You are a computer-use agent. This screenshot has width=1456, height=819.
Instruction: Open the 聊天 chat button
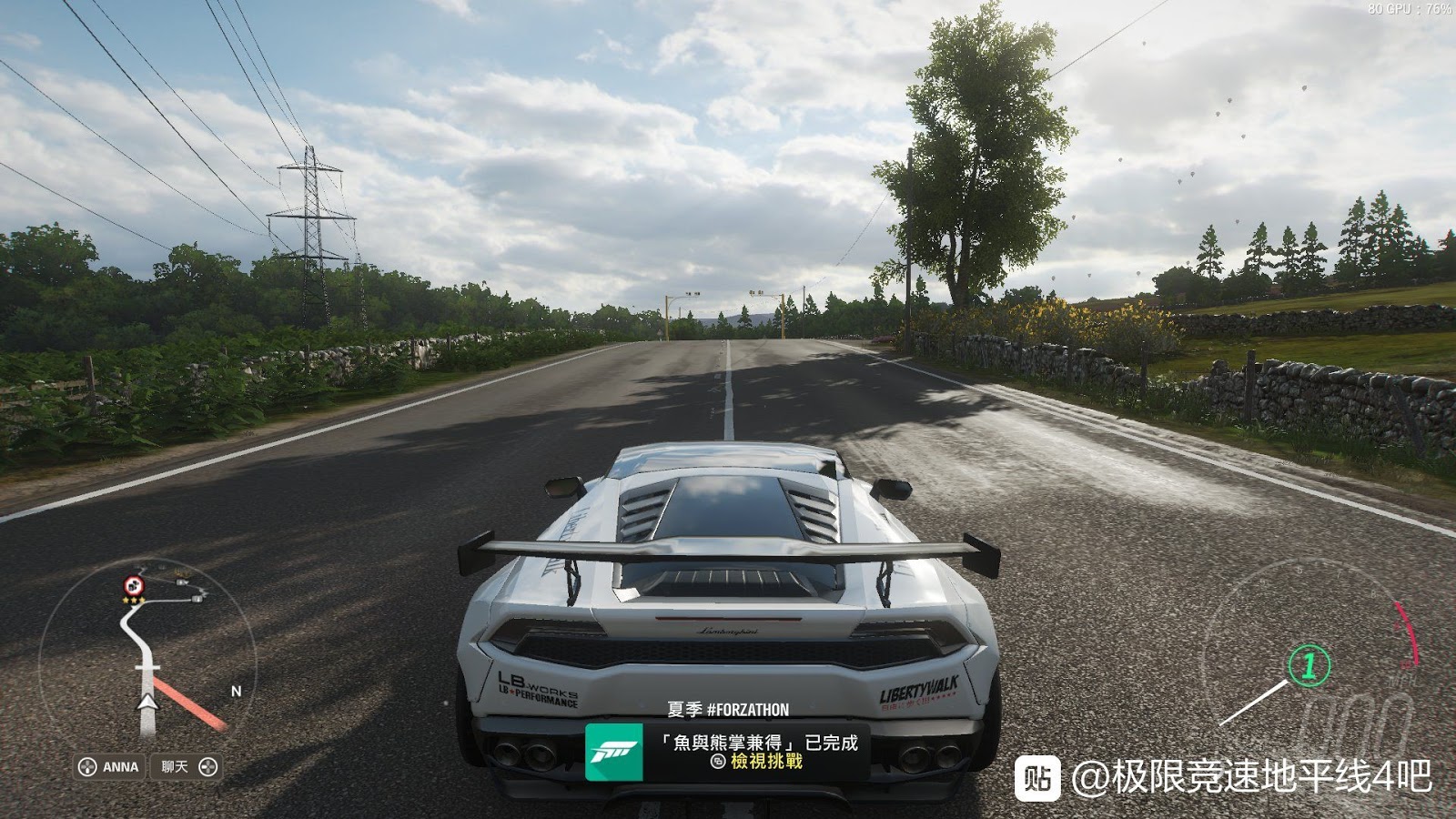188,767
